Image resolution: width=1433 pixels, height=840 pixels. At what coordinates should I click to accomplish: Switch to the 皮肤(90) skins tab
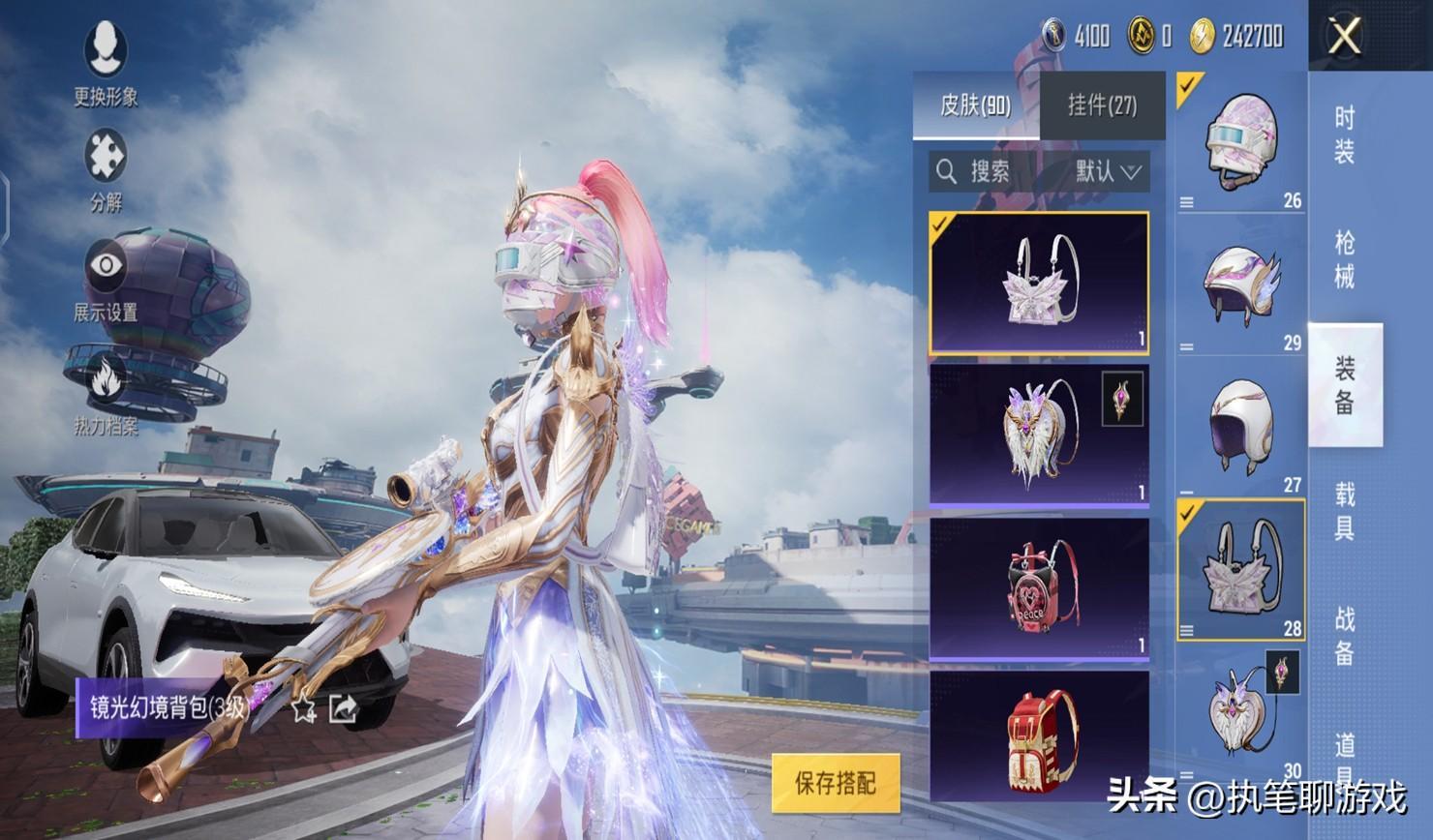975,105
